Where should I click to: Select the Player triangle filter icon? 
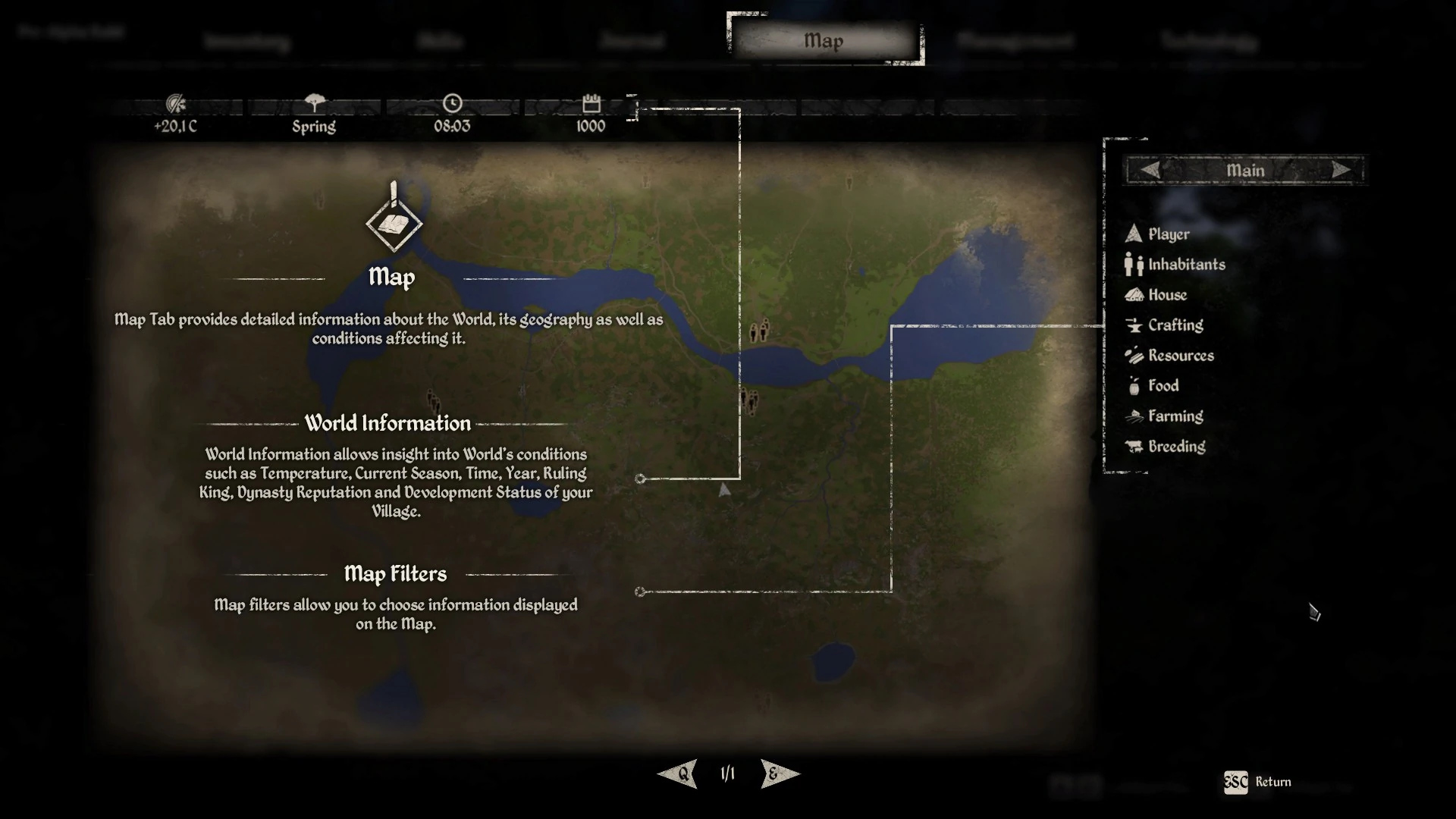click(x=1134, y=234)
